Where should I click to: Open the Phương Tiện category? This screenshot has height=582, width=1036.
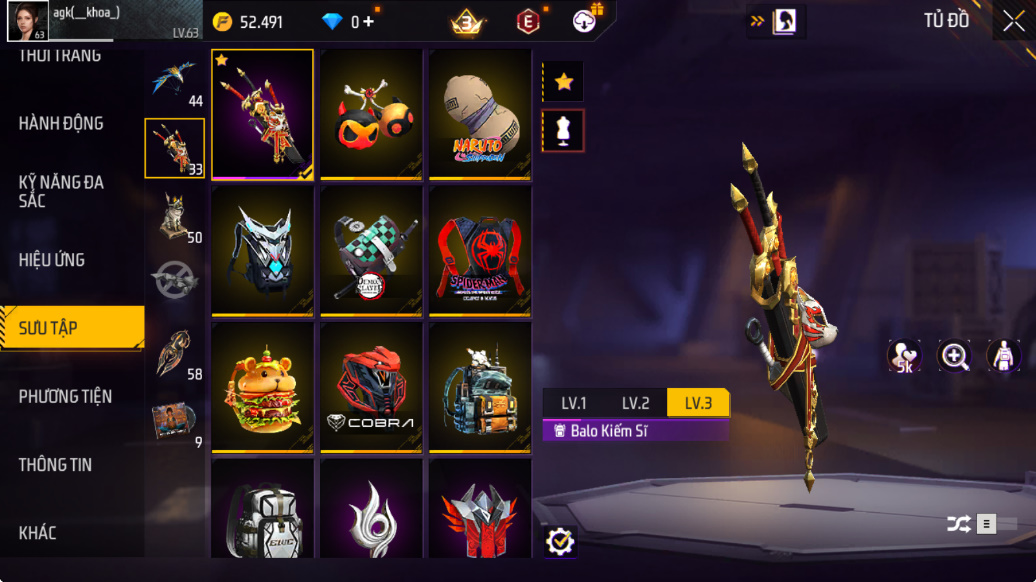coord(66,396)
